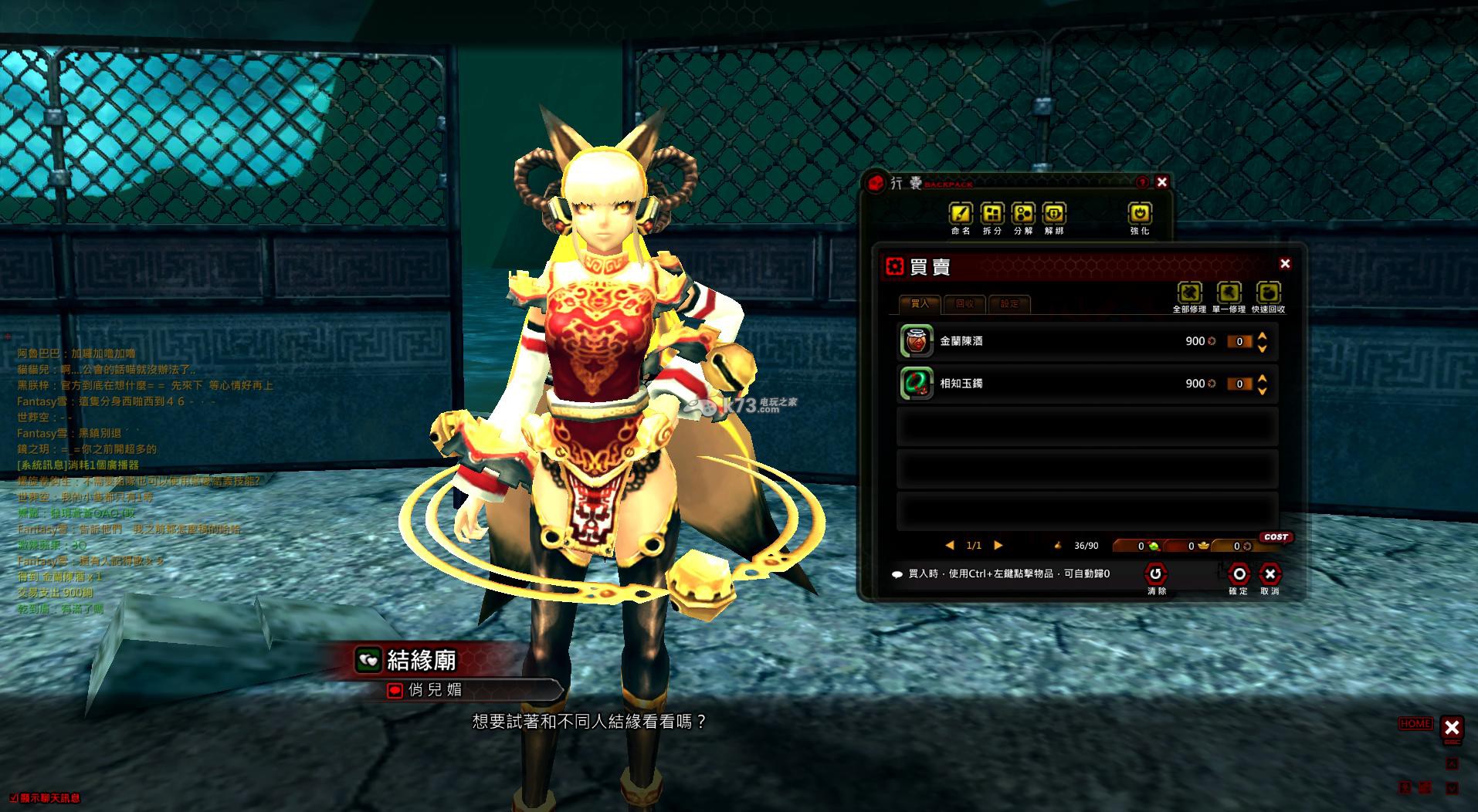1478x812 pixels.
Task: Cancel the trade with 取消
Action: (1270, 574)
